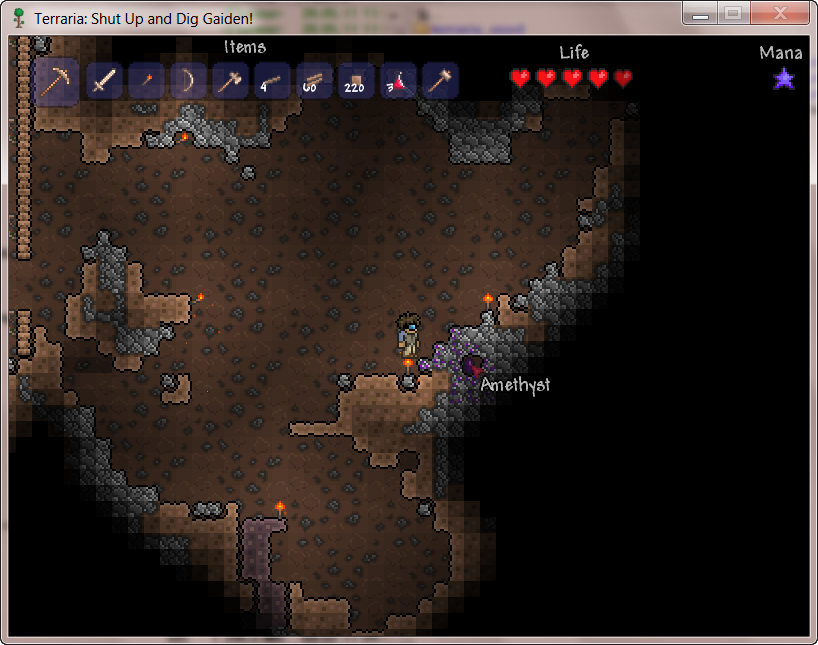This screenshot has height=645, width=818.
Task: Choose the flaming torch hotbar slot
Action: tap(146, 81)
